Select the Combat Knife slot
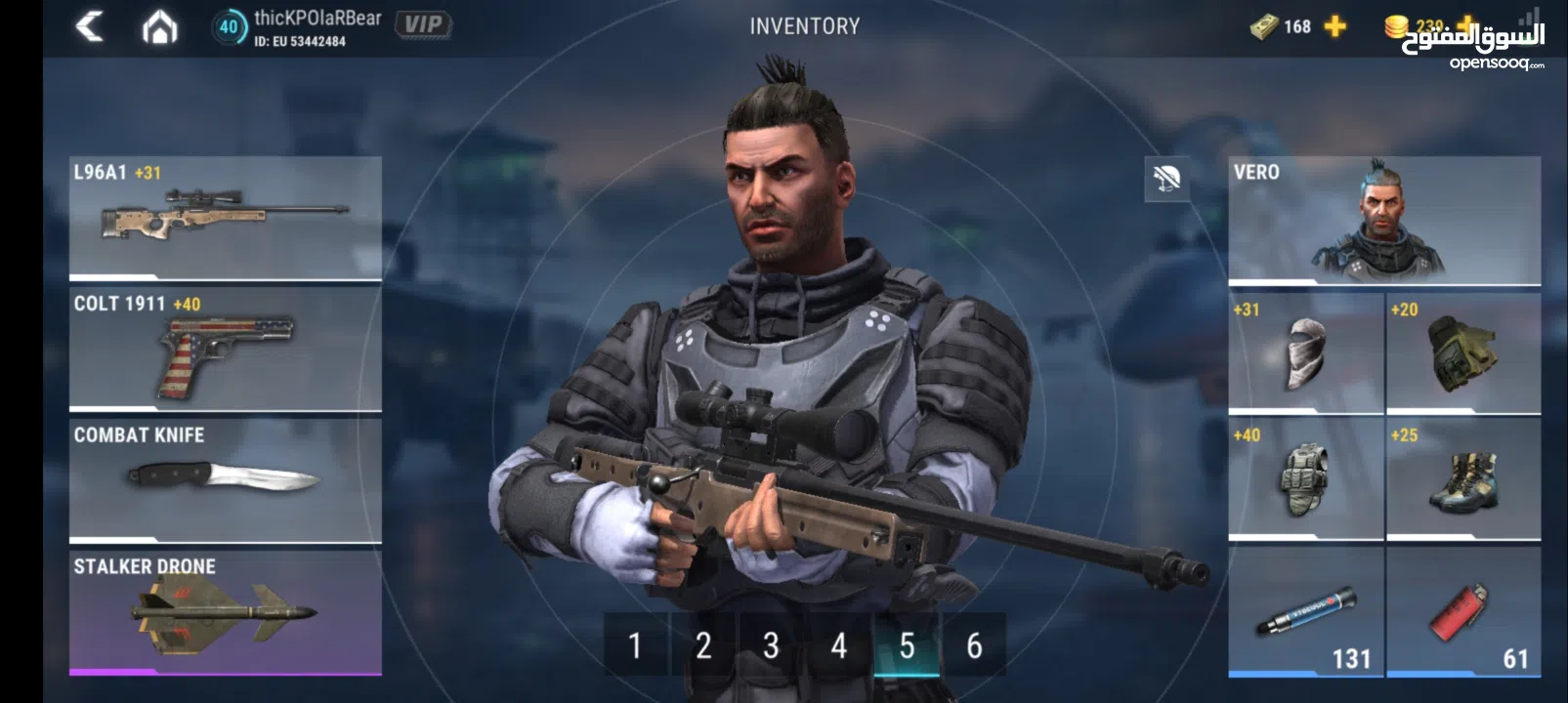The height and width of the screenshot is (703, 1568). pyautogui.click(x=223, y=478)
